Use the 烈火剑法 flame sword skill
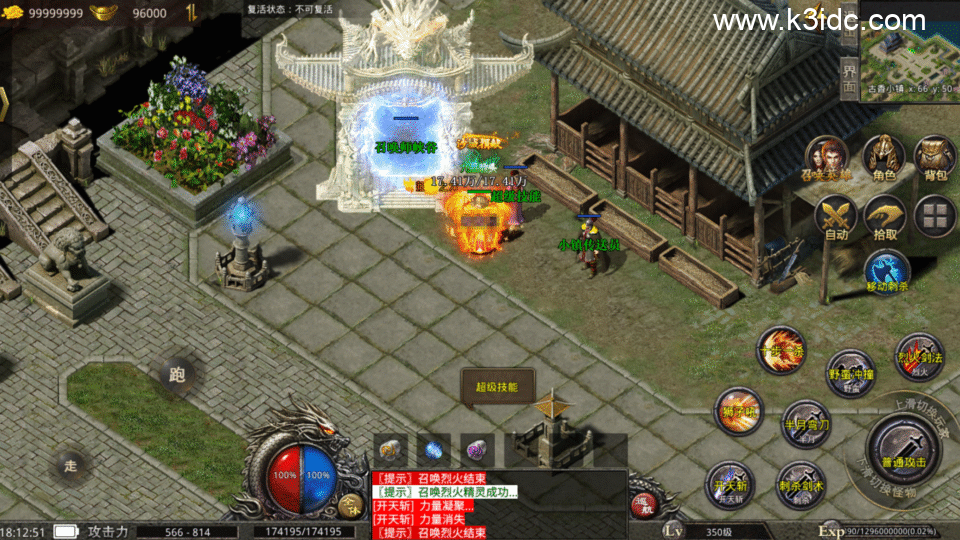This screenshot has width=960, height=540. coord(919,357)
